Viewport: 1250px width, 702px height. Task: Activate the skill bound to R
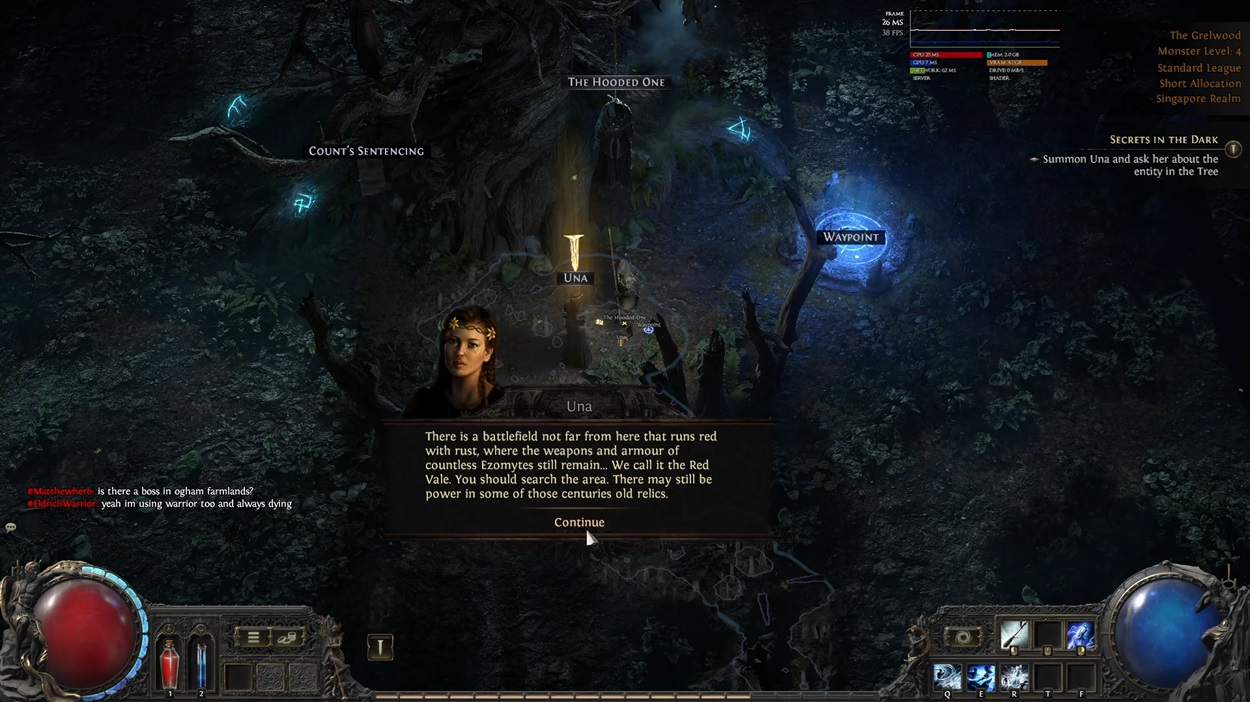tap(1013, 677)
